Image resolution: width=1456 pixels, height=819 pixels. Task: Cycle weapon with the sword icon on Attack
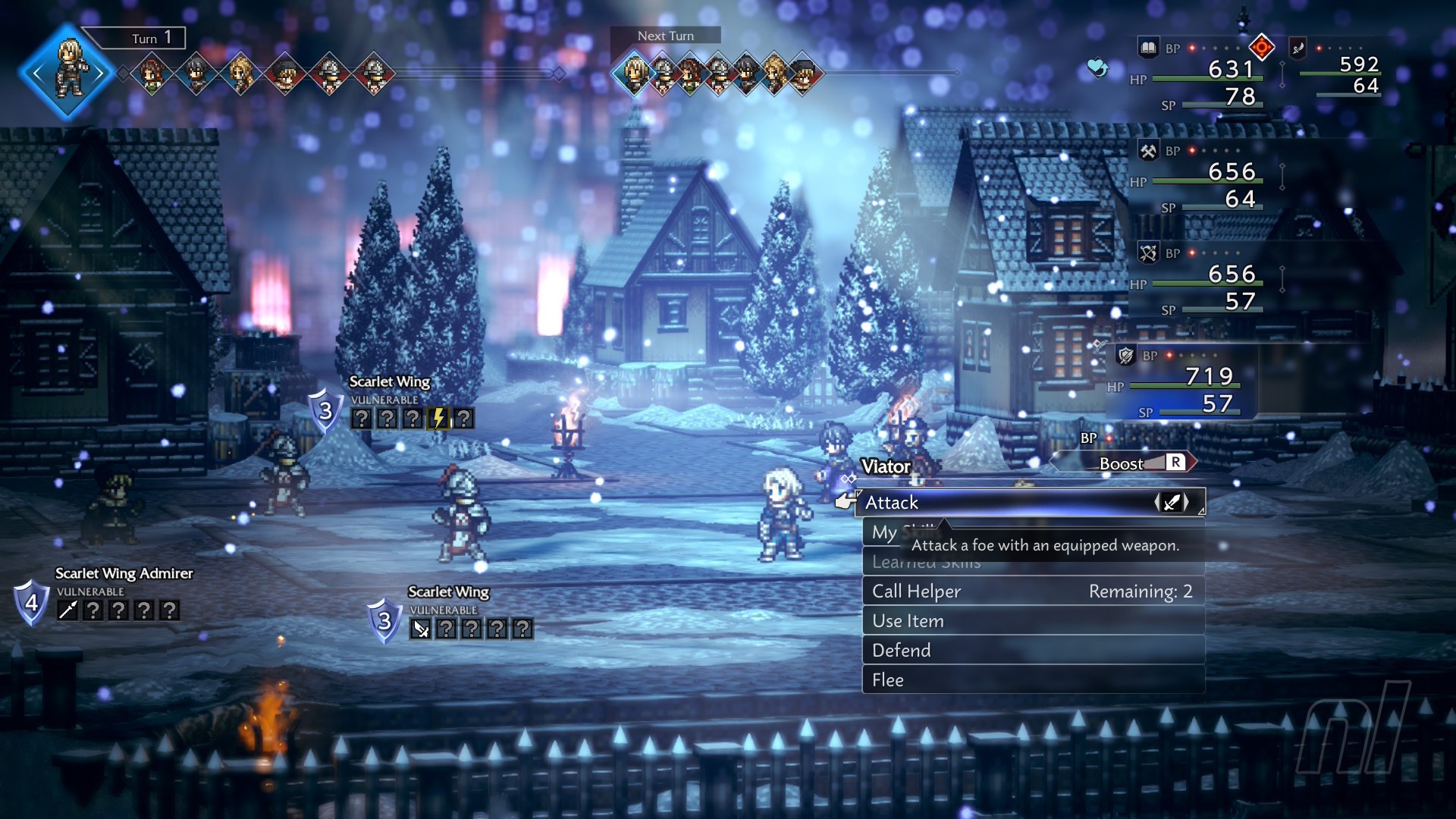pyautogui.click(x=1172, y=502)
